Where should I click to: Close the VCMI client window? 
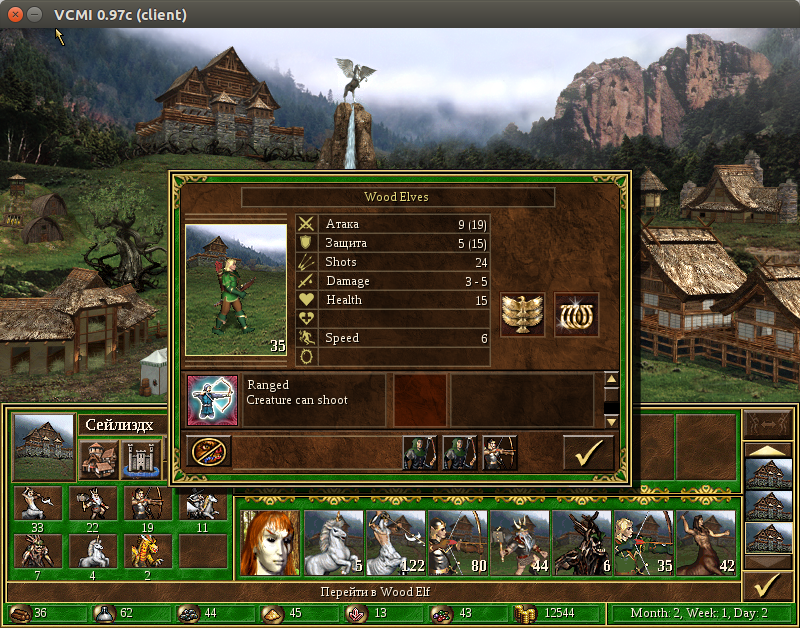click(14, 14)
